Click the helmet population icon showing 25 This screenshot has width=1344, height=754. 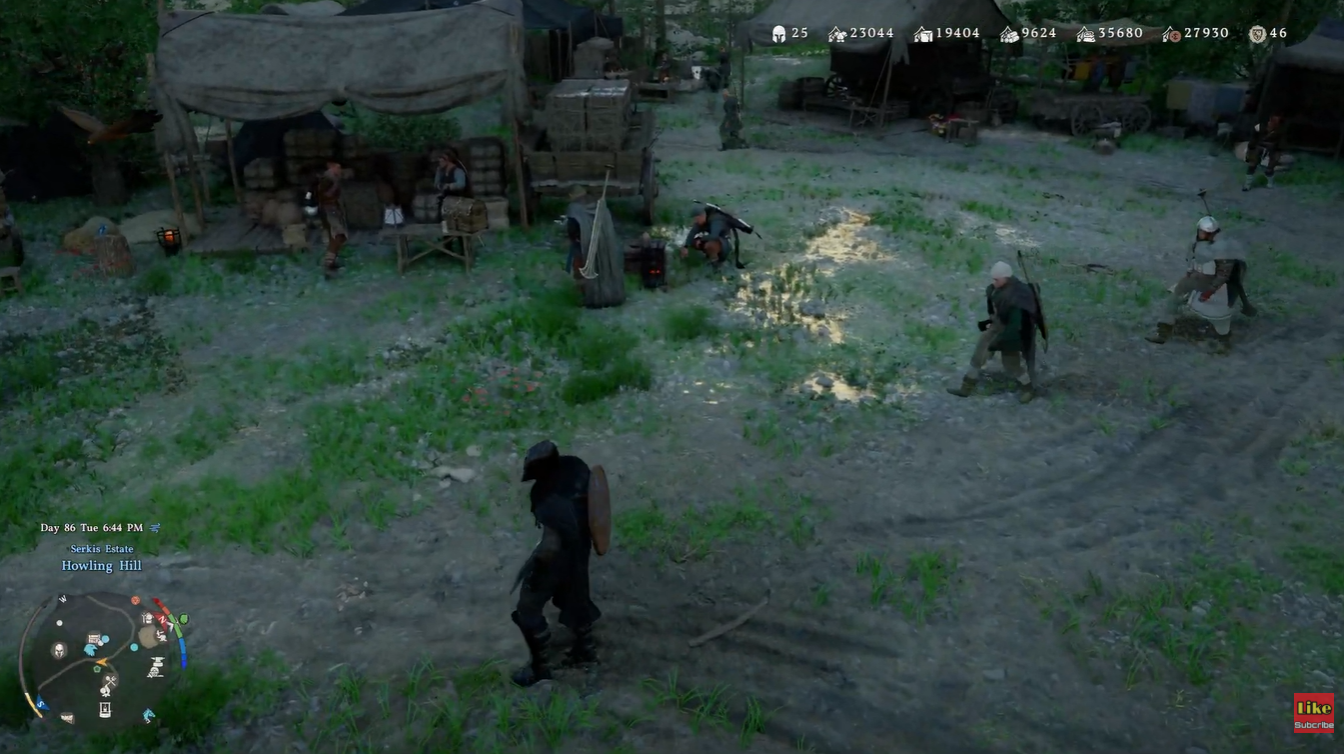tap(777, 35)
